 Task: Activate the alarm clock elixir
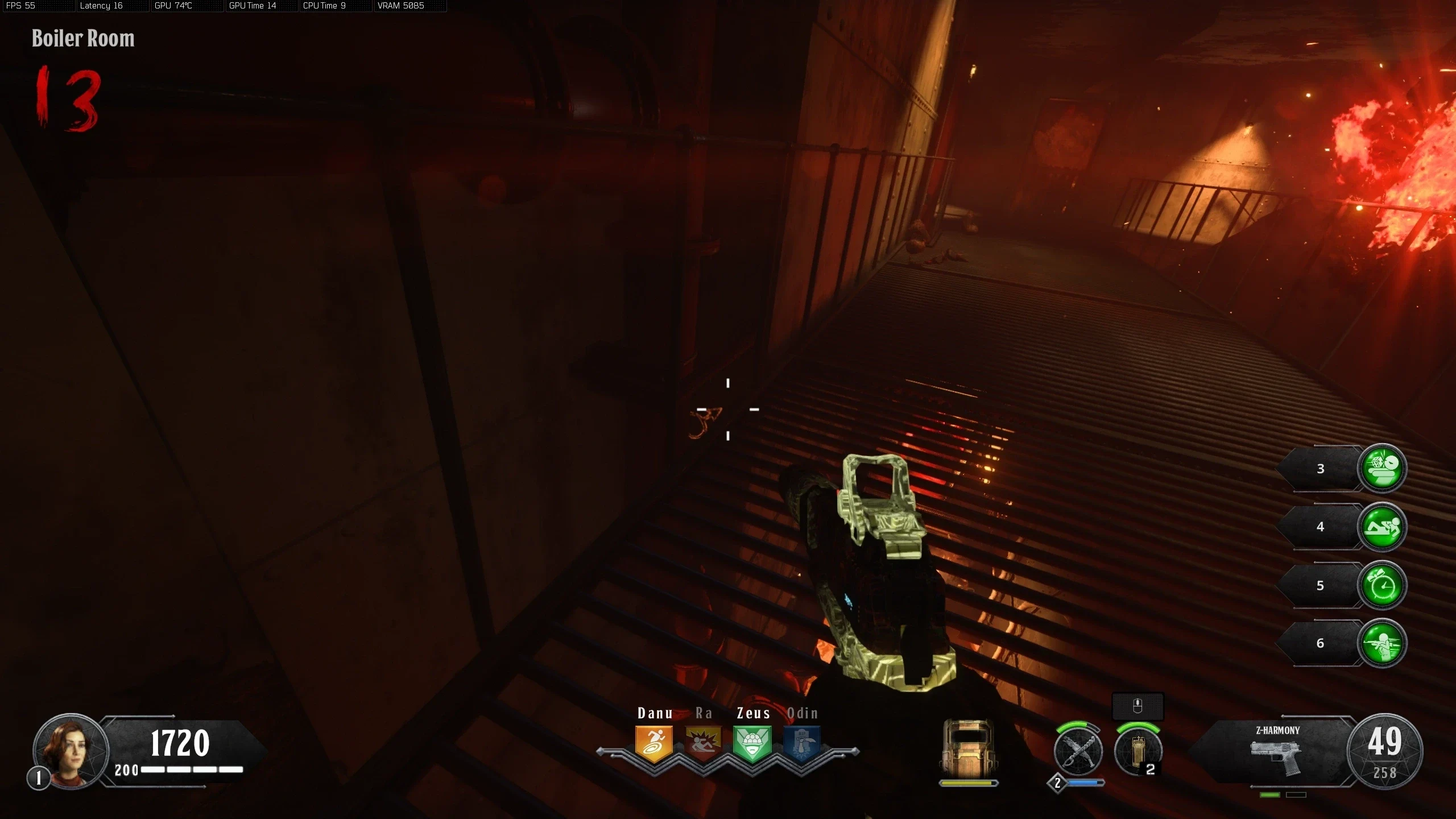(1382, 585)
